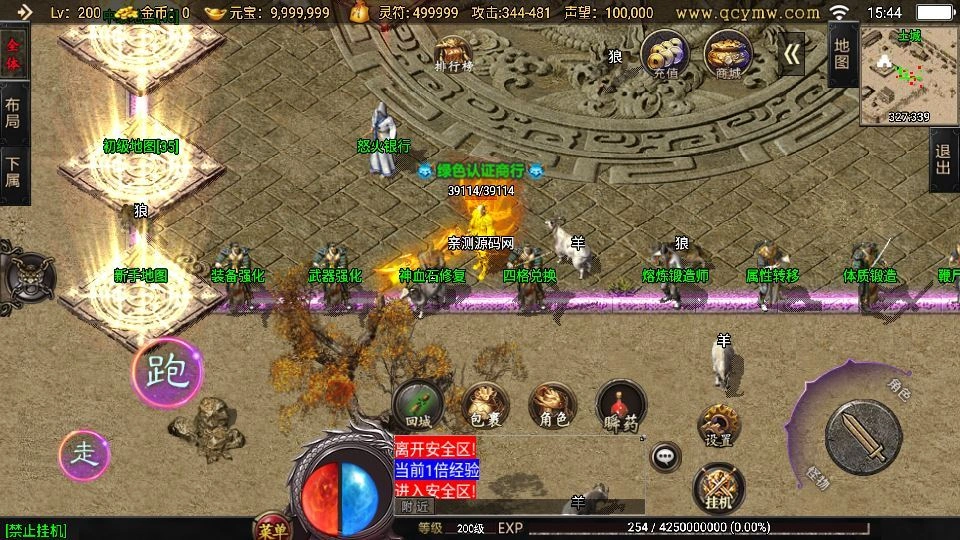Open the chat speech bubble
This screenshot has width=960, height=540.
(x=665, y=457)
